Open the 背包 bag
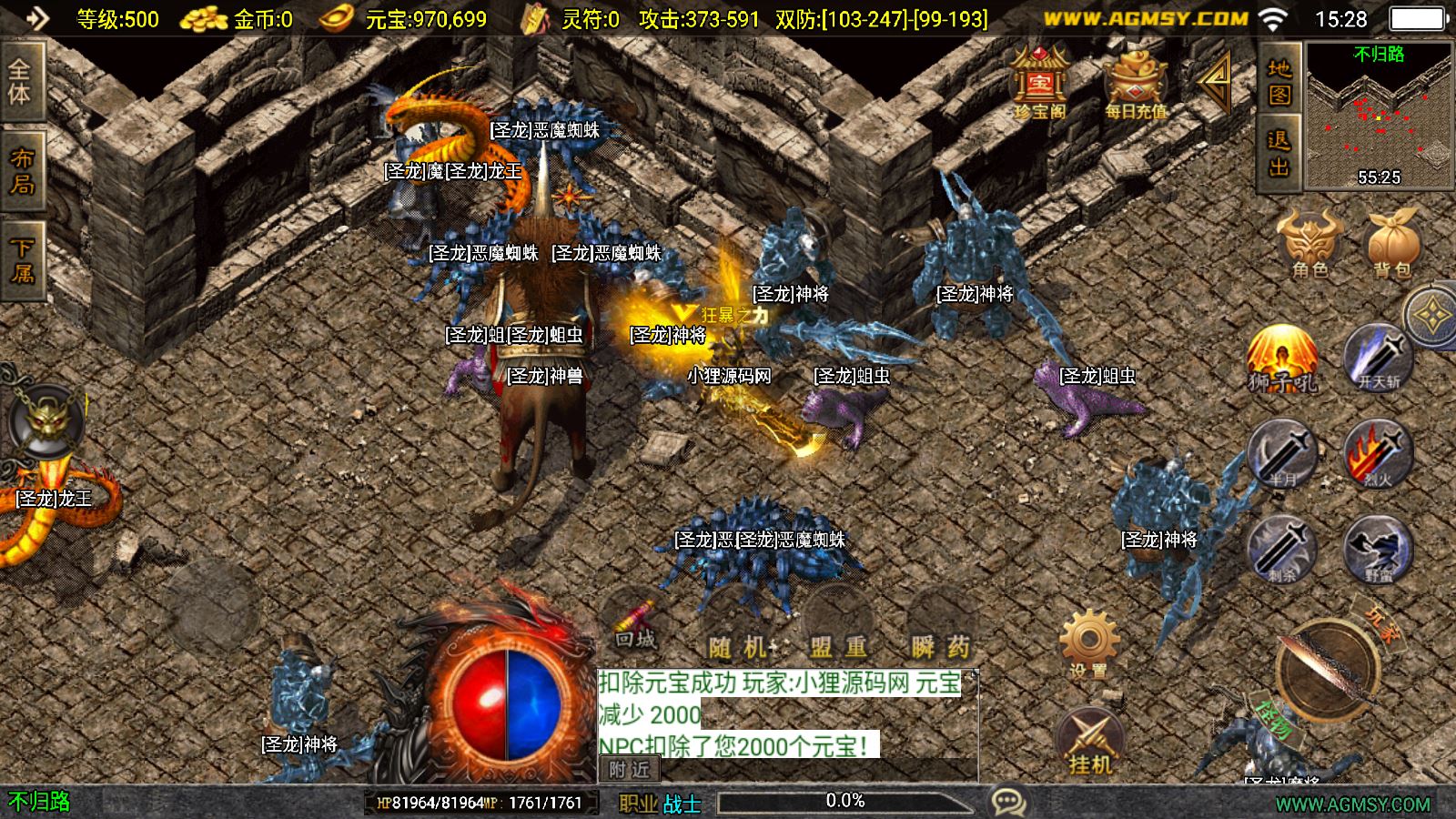The height and width of the screenshot is (819, 1456). click(x=1392, y=243)
